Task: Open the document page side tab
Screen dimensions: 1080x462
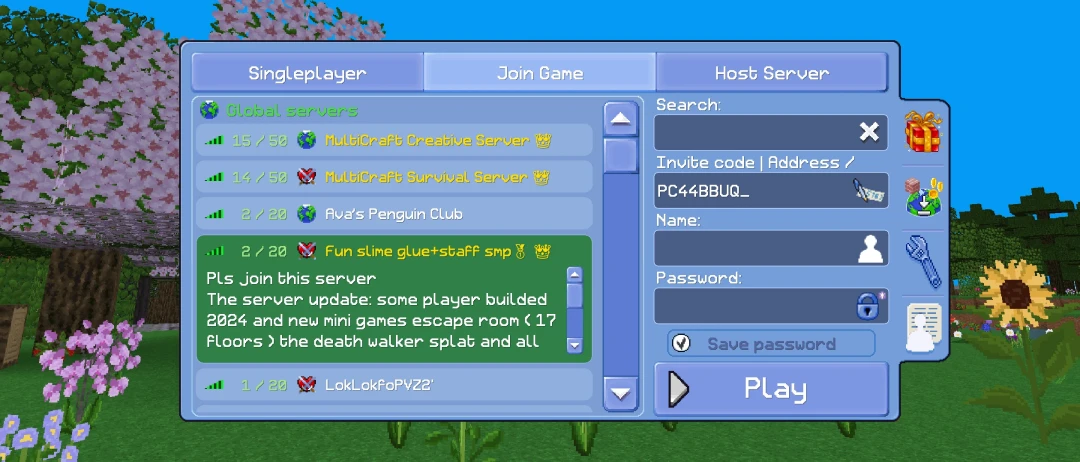Action: click(923, 327)
